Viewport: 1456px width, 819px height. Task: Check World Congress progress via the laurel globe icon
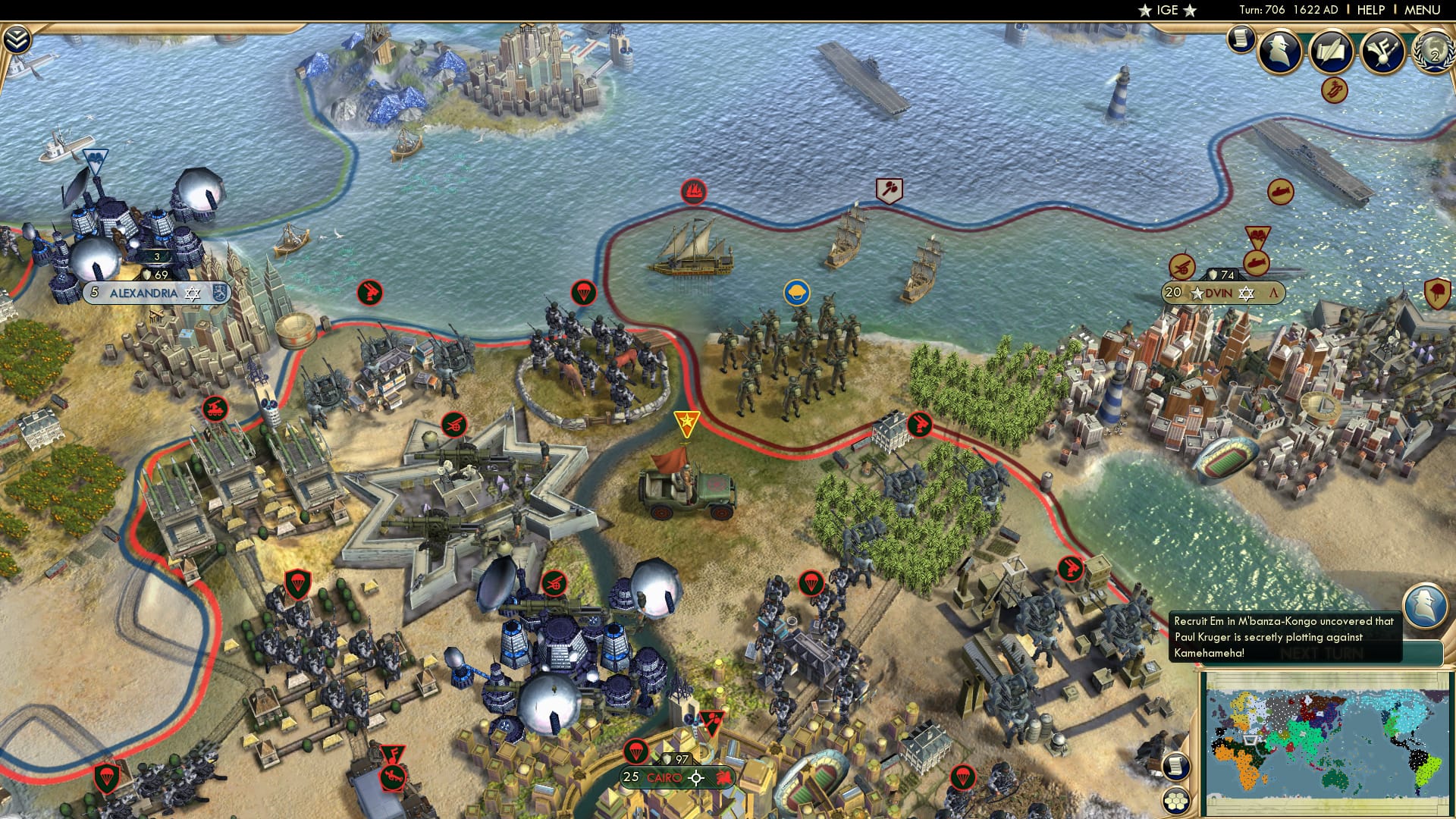[1432, 53]
